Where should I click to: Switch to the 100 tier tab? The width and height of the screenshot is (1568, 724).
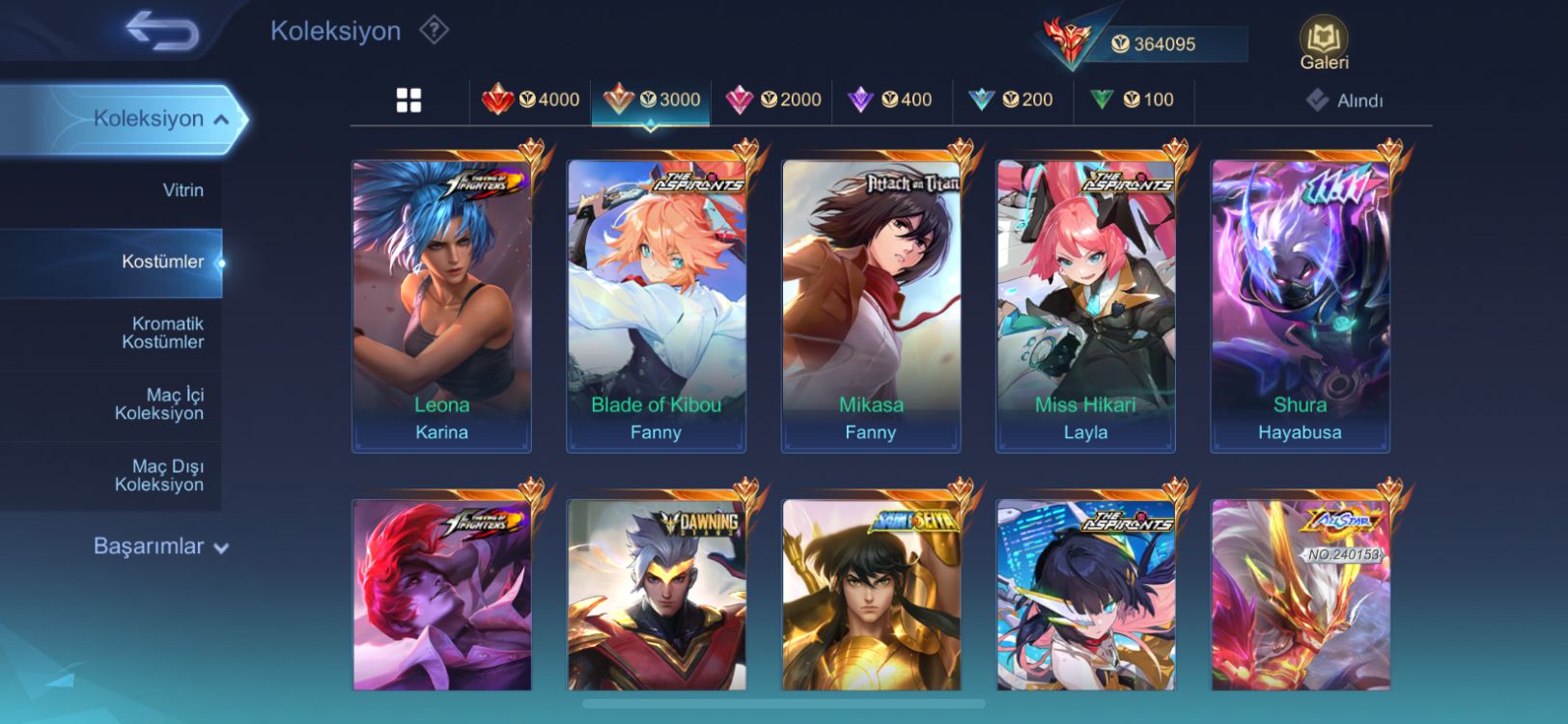click(1132, 99)
